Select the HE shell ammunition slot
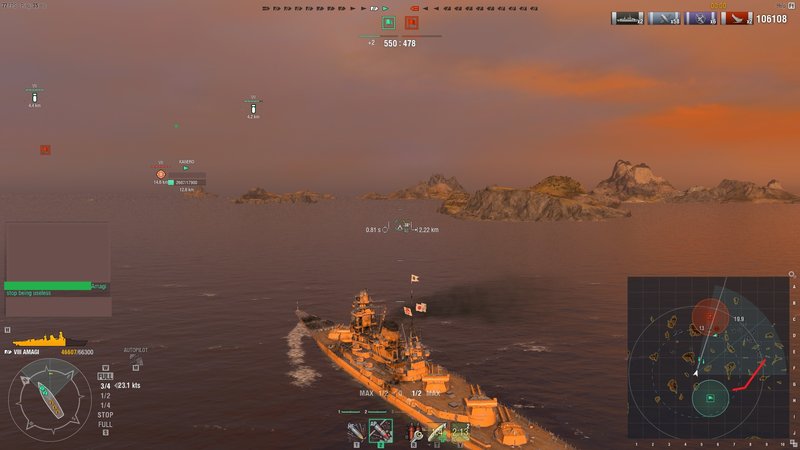The image size is (800, 450). (356, 432)
